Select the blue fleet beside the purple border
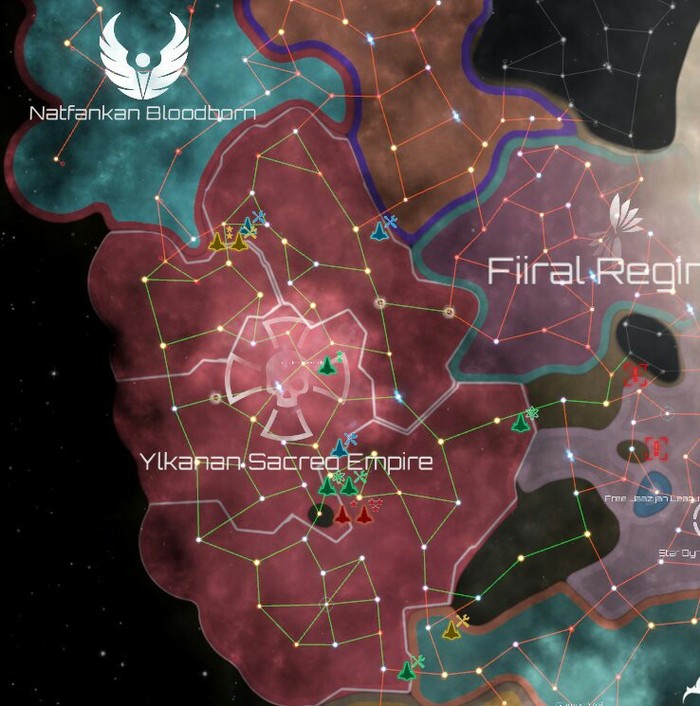The image size is (700, 706). click(x=380, y=231)
